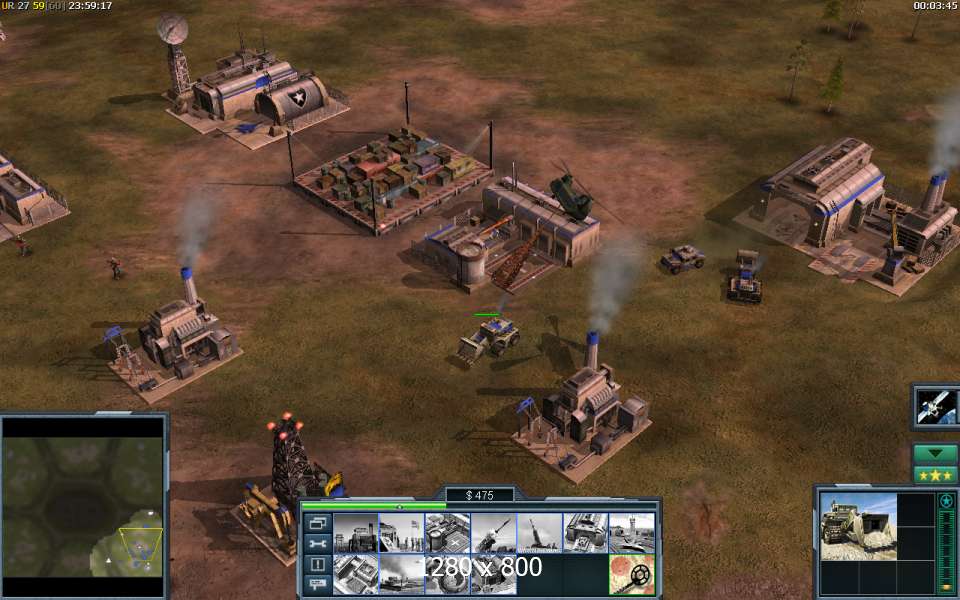The image size is (960, 600).
Task: Open the overlapping windows button
Action: pos(318,523)
